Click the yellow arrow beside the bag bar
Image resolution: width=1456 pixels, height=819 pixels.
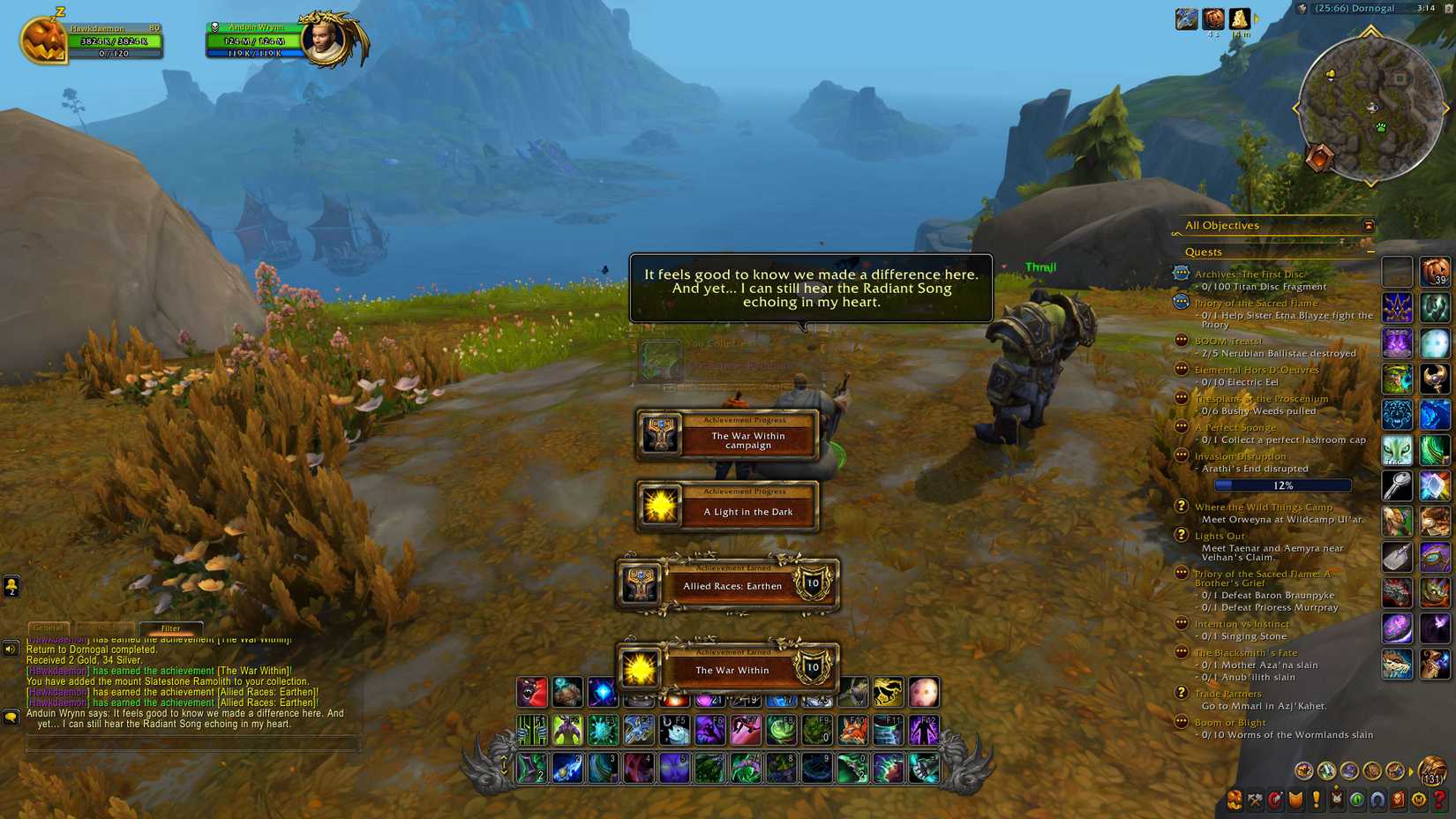tap(1410, 770)
